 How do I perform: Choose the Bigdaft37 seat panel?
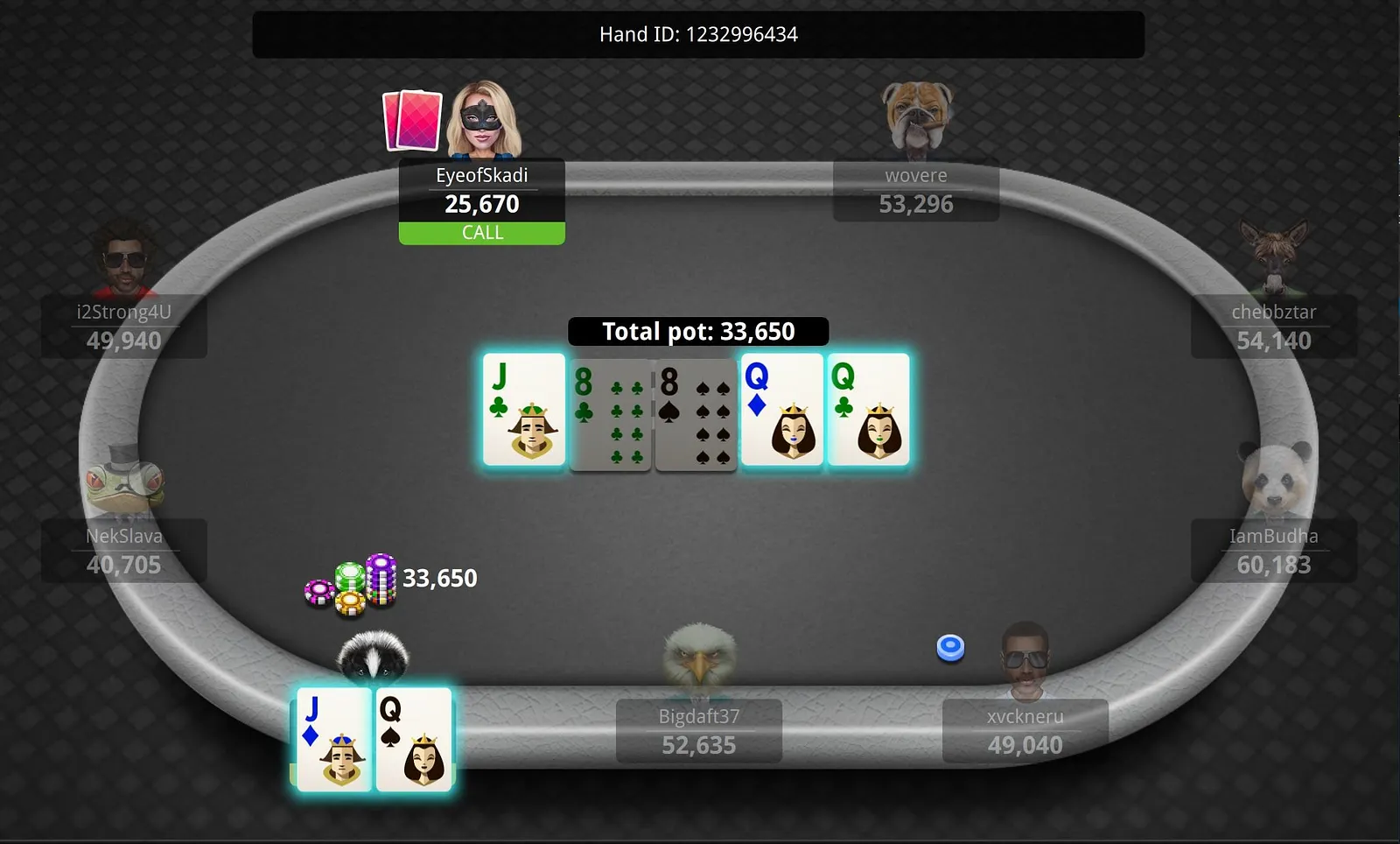(698, 731)
